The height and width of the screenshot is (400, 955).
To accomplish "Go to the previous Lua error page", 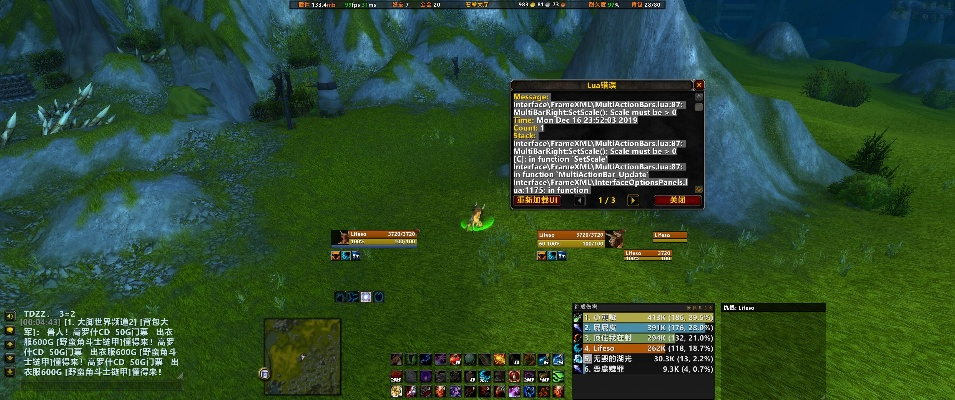I will [580, 200].
